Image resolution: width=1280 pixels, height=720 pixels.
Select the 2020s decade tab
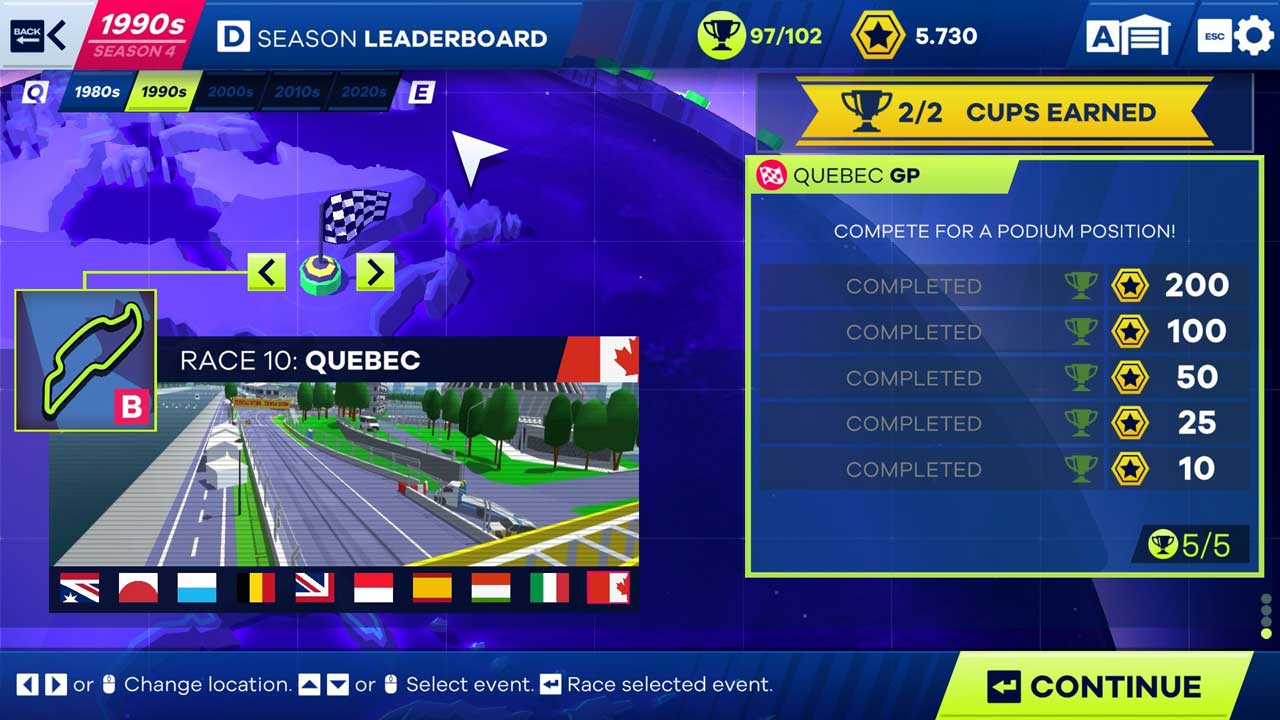point(363,92)
